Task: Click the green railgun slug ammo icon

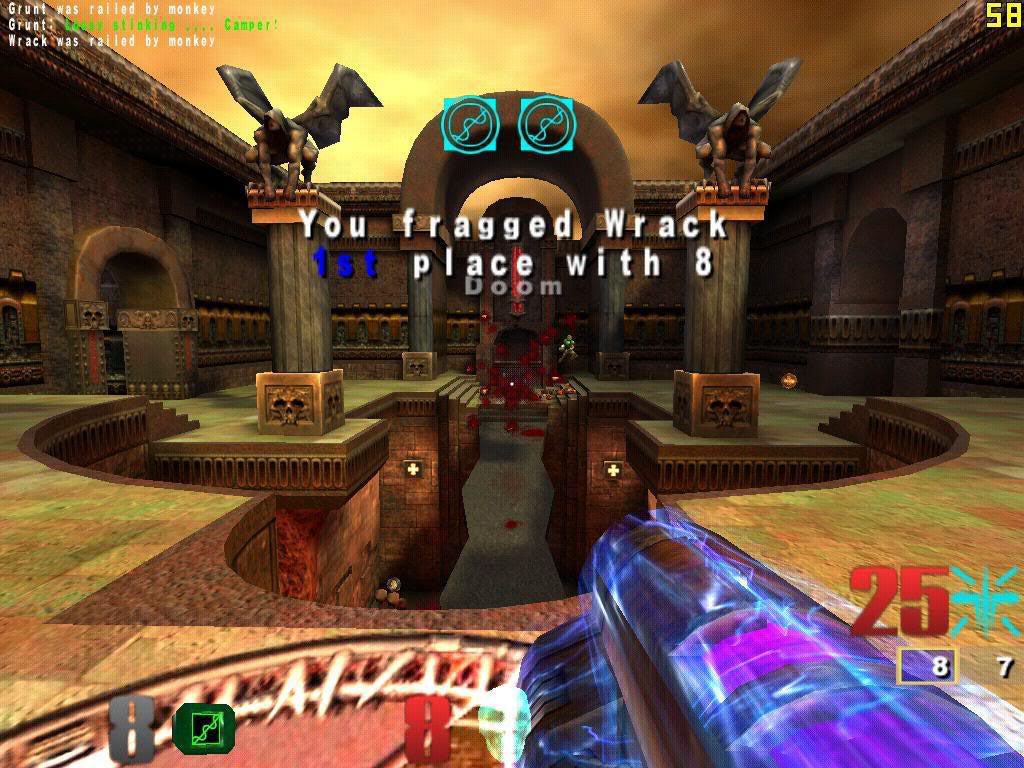Action: [x=204, y=727]
